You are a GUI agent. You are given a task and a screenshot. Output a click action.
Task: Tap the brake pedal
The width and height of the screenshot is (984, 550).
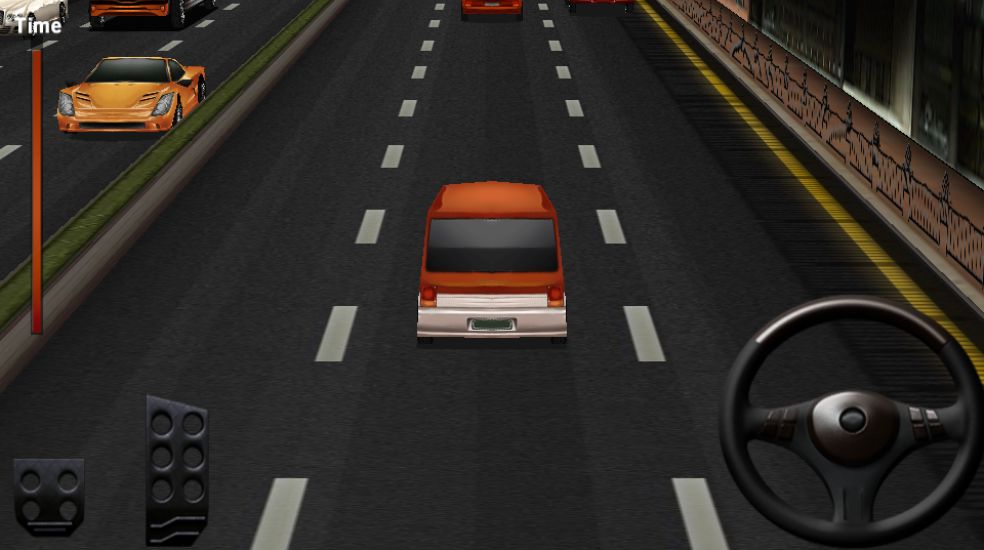[49, 494]
